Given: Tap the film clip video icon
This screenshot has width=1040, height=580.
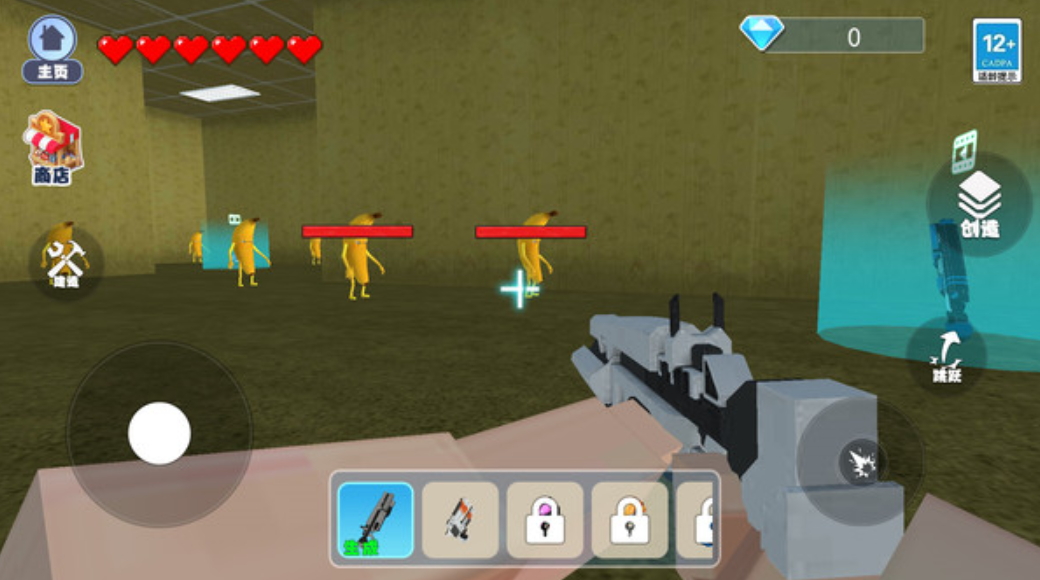Looking at the screenshot, I should (x=964, y=147).
